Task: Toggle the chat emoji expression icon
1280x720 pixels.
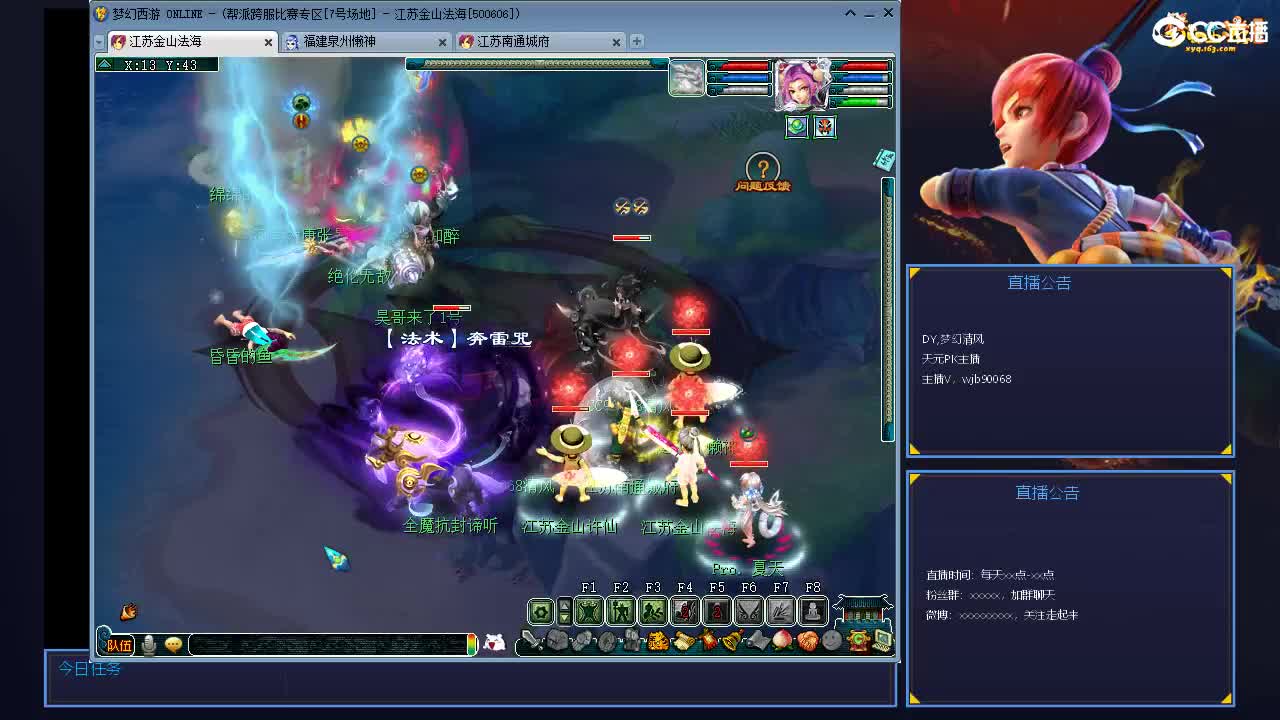Action: coord(173,643)
